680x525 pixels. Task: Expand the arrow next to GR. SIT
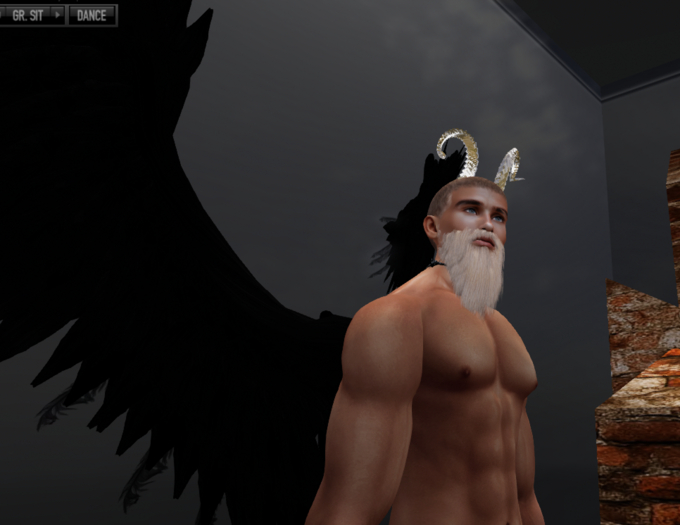point(57,15)
